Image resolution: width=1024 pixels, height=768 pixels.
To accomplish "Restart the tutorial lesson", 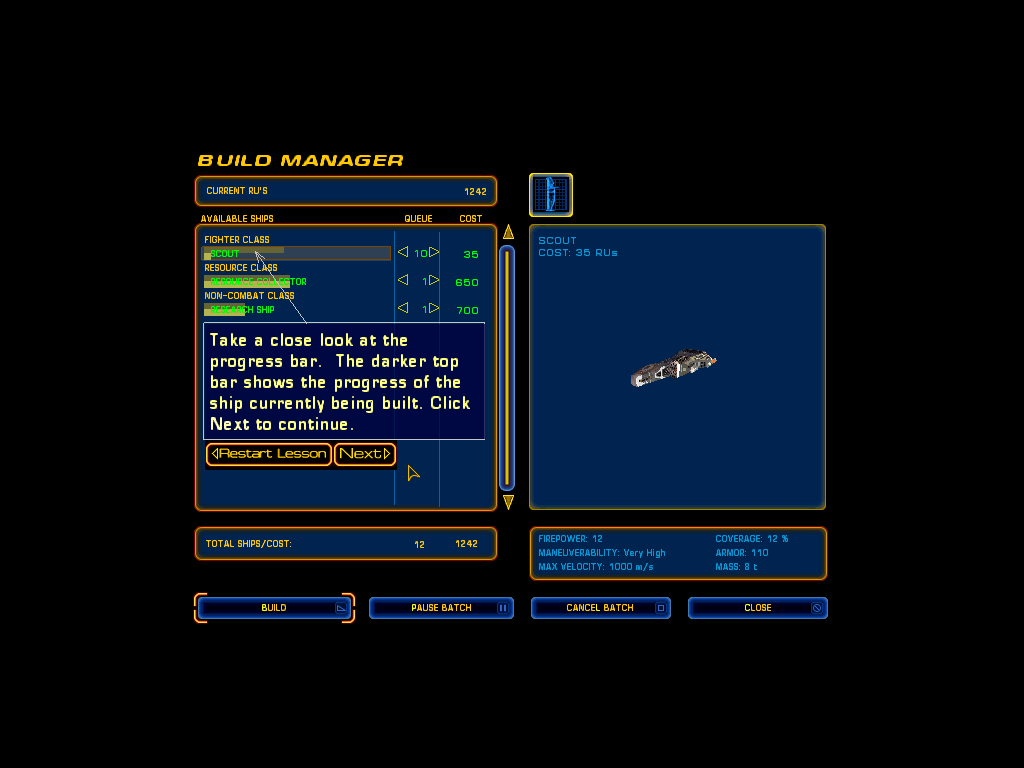I will (x=269, y=454).
